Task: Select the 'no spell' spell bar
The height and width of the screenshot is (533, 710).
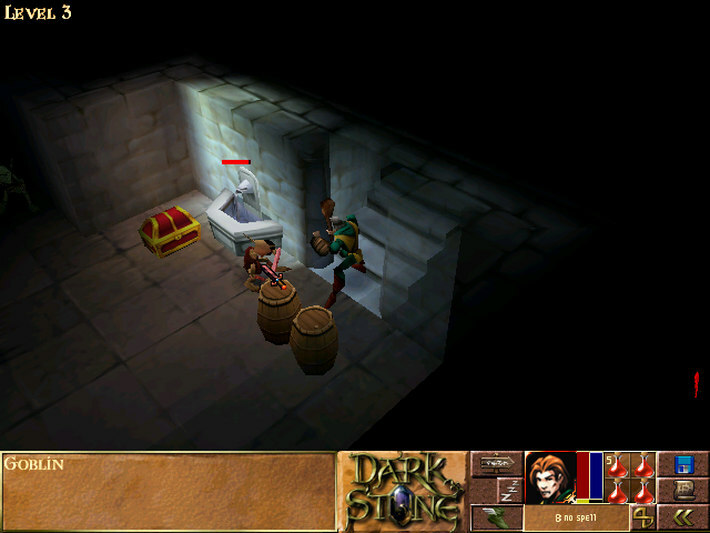Action: pyautogui.click(x=576, y=517)
